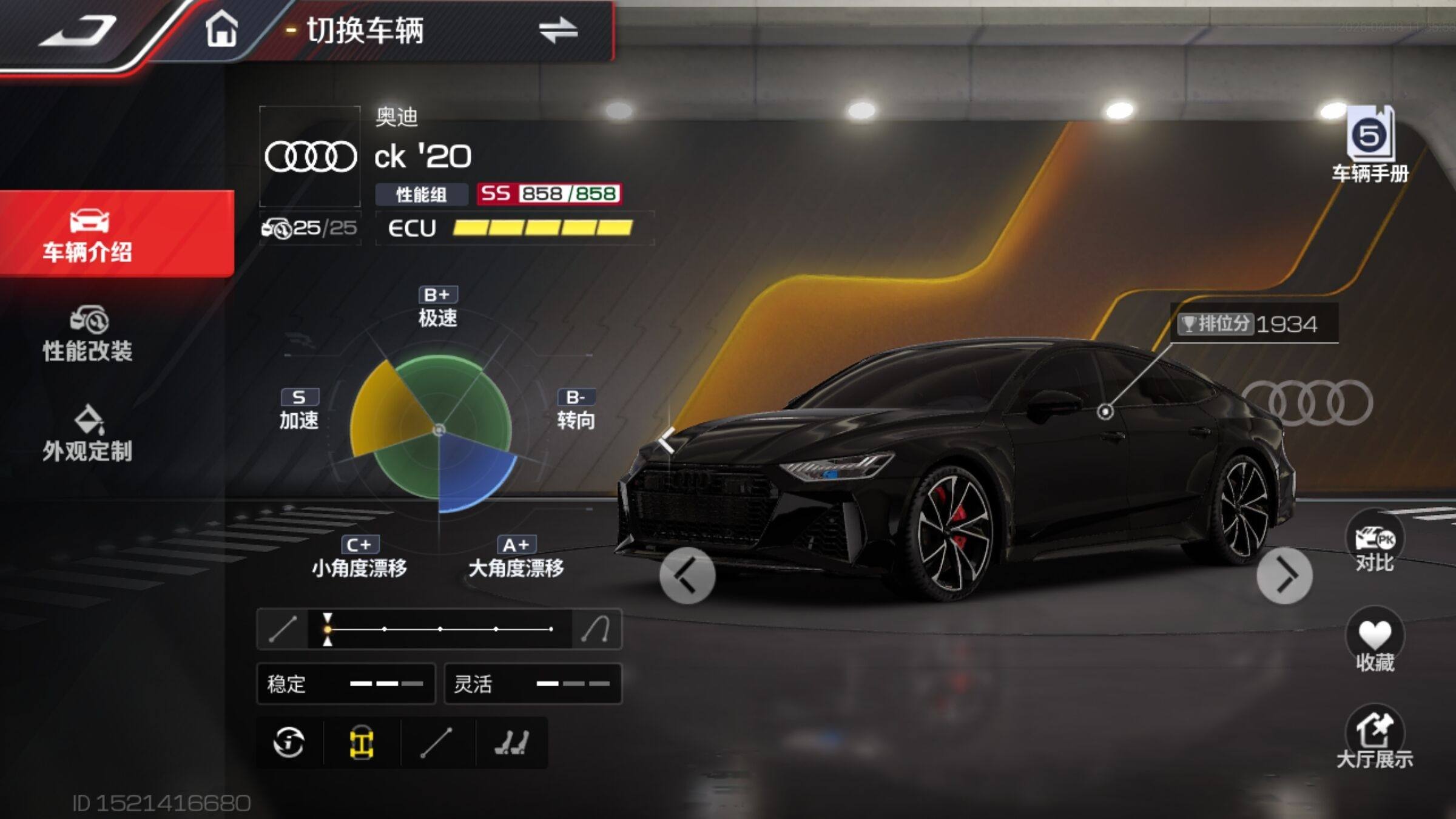Open the 外观定制 customization tab
Screen dimensions: 1456x819
click(89, 434)
